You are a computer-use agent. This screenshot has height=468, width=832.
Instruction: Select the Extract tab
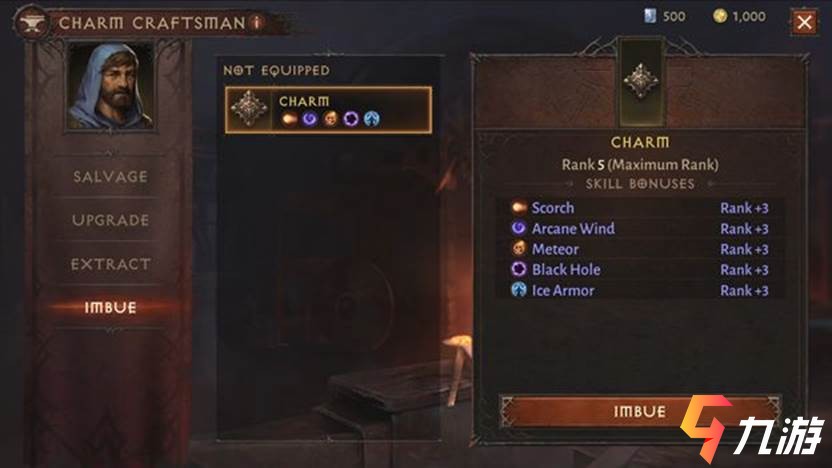(x=110, y=265)
